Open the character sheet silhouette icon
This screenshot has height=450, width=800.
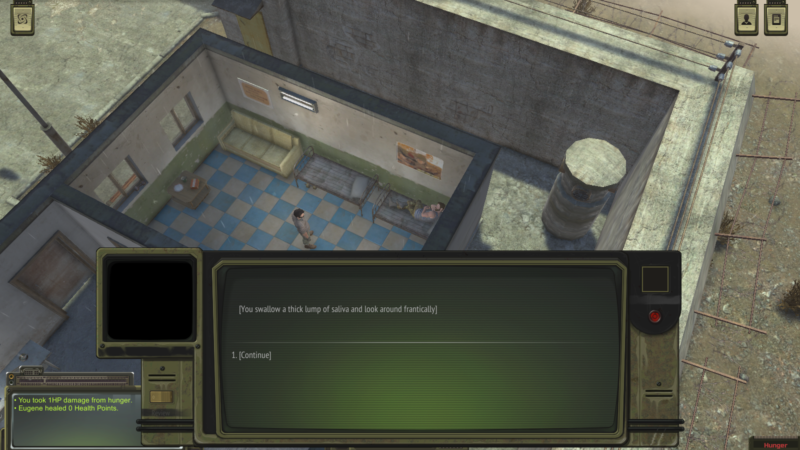[746, 20]
